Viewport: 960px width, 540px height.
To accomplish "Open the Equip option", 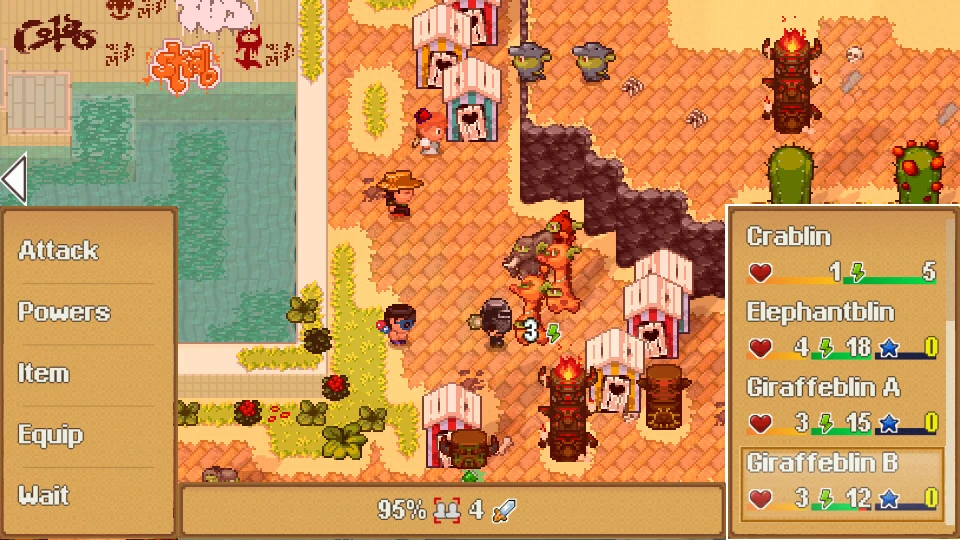I will 49,435.
